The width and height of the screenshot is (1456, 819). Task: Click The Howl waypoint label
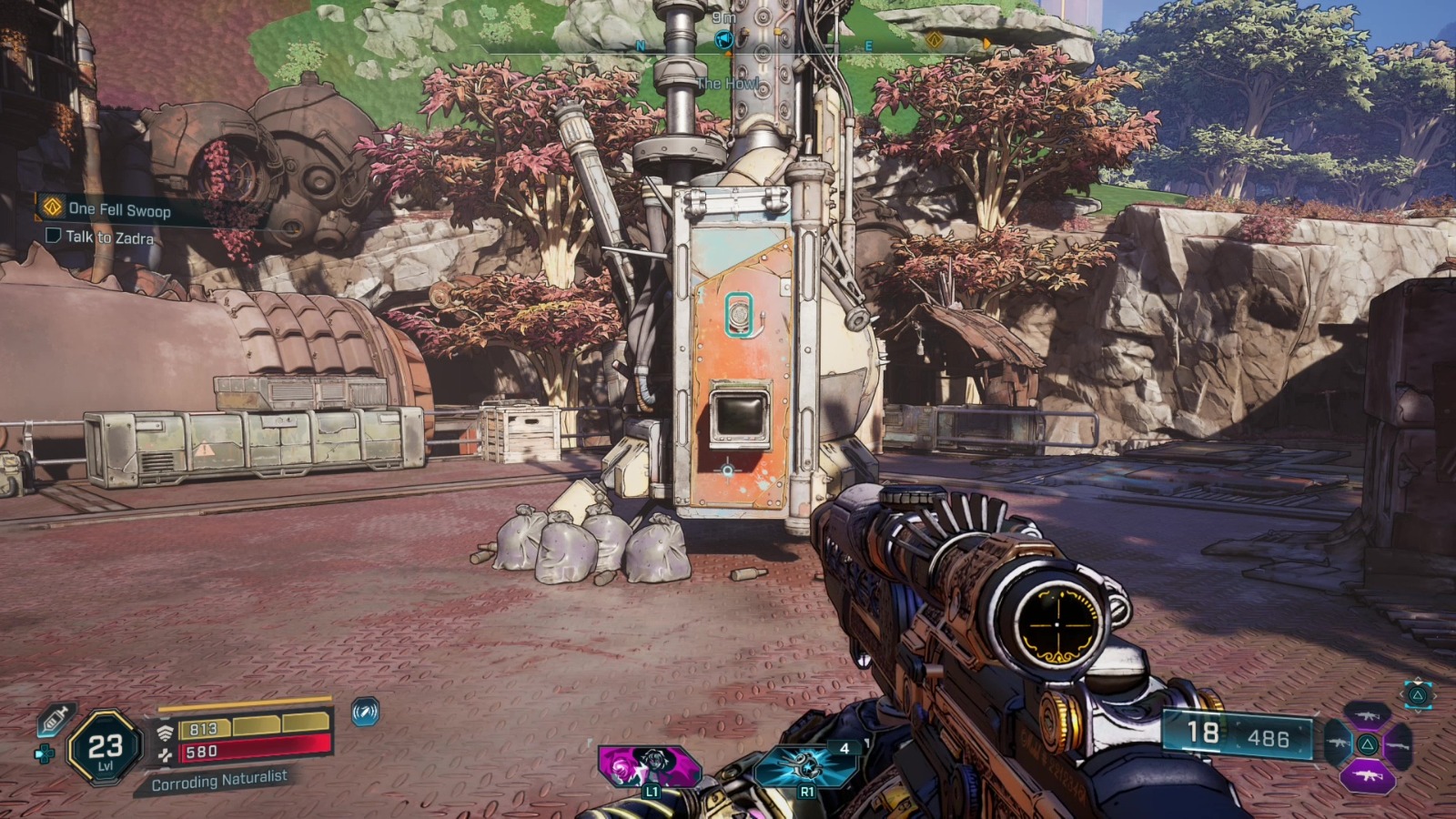click(x=726, y=82)
